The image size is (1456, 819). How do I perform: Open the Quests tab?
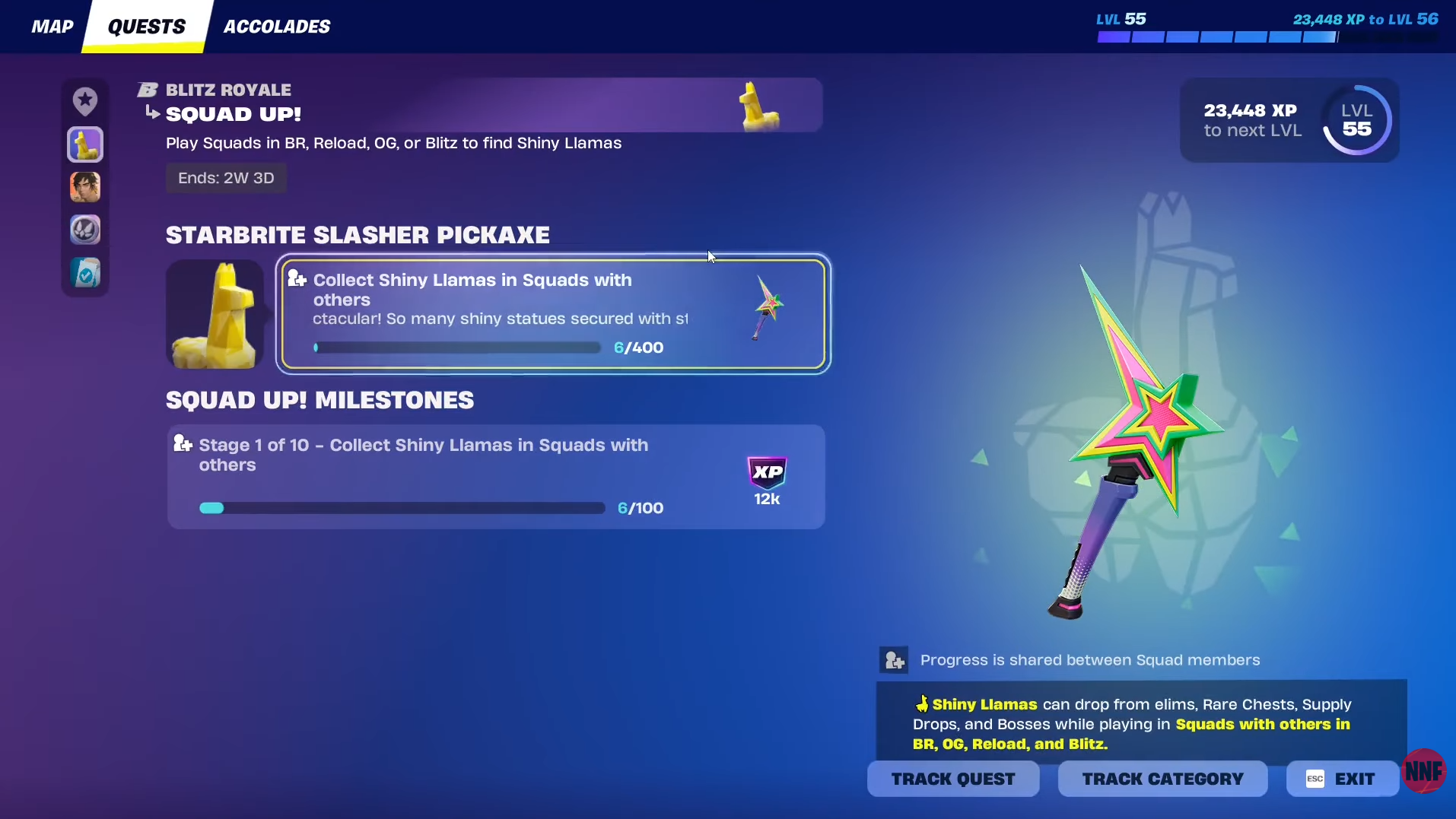coord(146,27)
